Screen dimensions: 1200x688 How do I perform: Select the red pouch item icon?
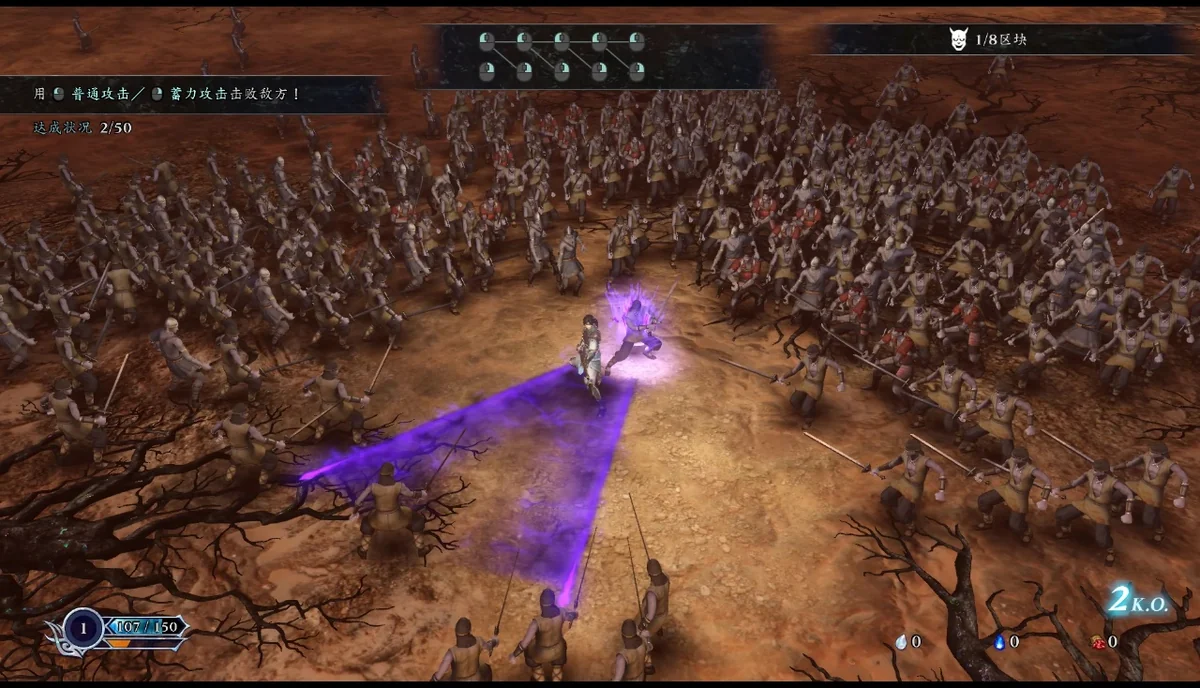(x=1098, y=641)
